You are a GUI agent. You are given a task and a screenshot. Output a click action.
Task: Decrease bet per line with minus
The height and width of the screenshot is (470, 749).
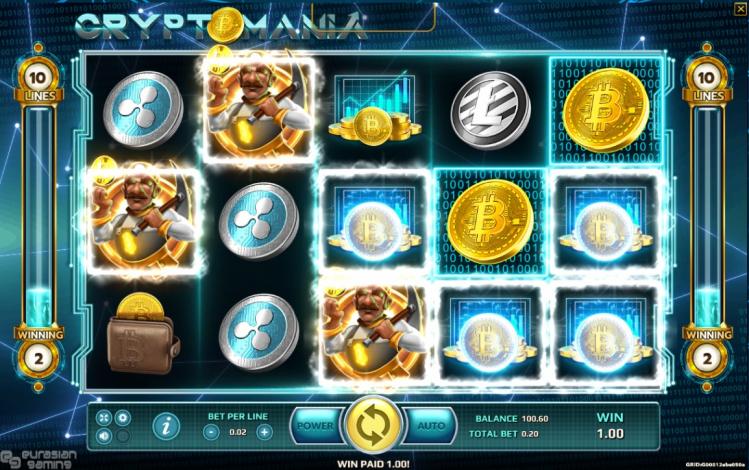[x=211, y=432]
